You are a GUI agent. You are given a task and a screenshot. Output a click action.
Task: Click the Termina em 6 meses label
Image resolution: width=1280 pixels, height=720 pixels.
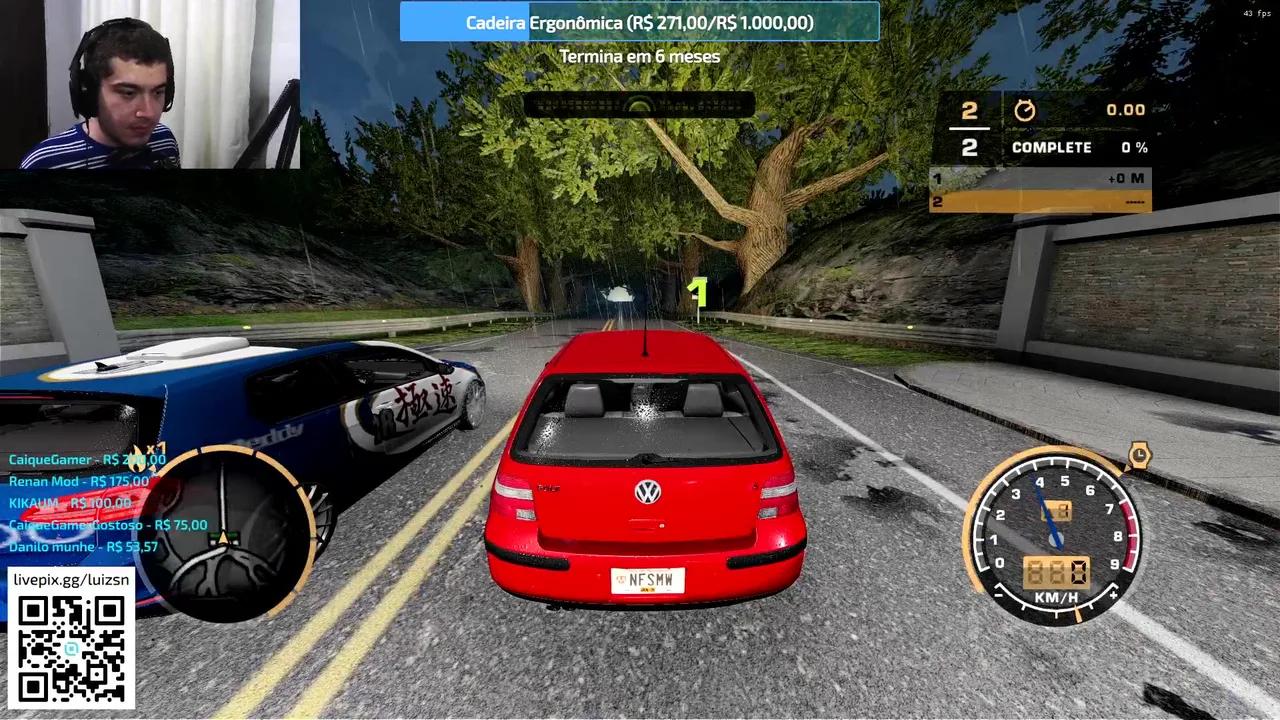(x=640, y=57)
